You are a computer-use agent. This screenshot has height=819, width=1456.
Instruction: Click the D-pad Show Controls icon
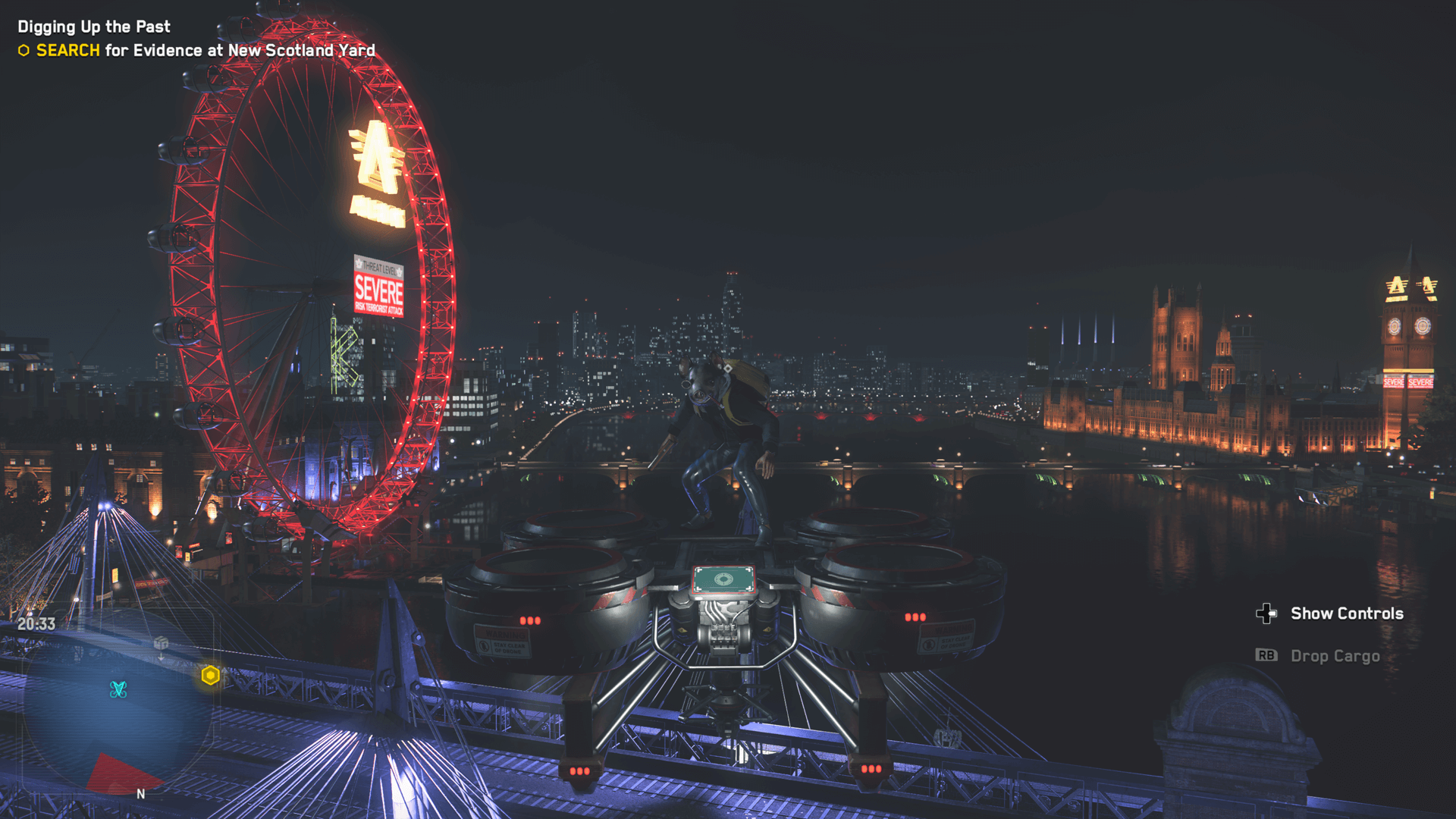[1266, 613]
